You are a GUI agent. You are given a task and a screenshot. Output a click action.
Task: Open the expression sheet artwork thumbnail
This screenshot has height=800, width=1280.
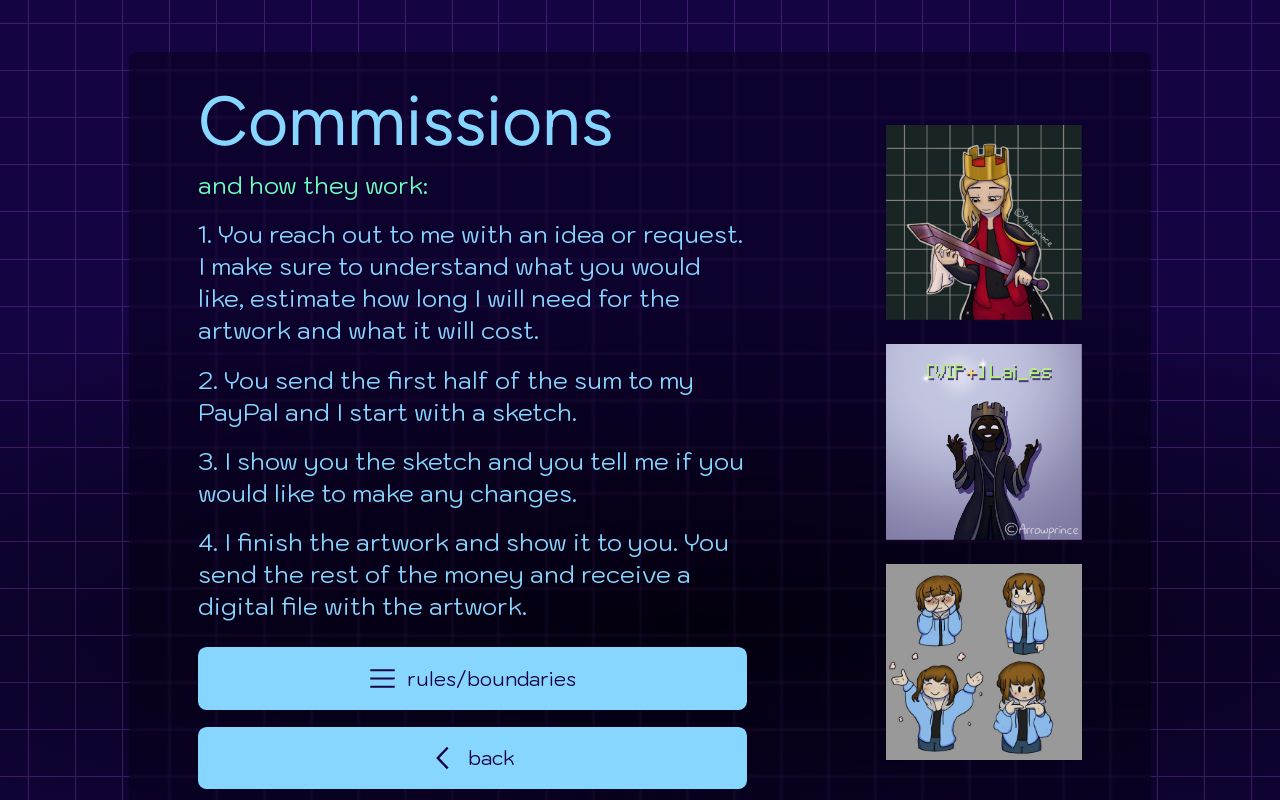(984, 661)
